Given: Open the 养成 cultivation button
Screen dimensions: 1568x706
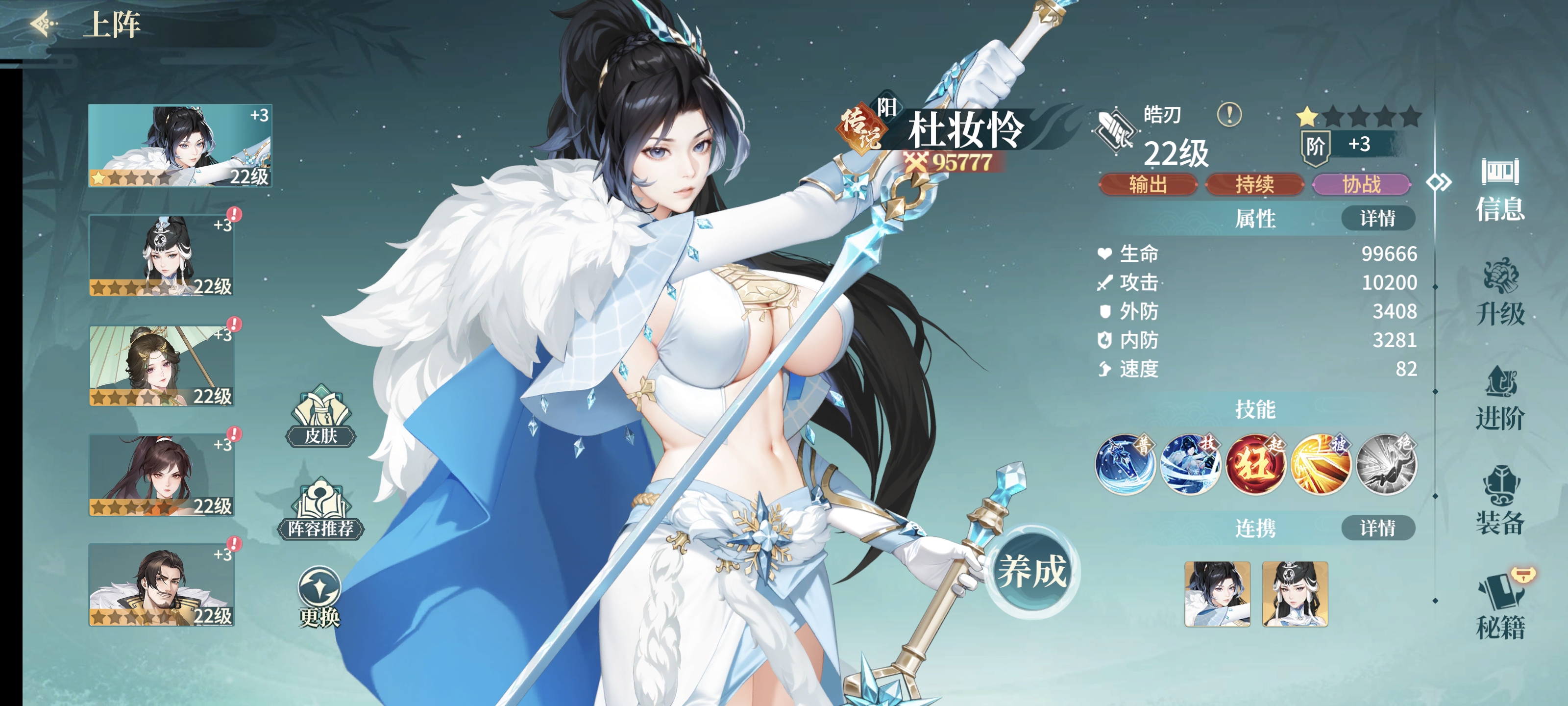Looking at the screenshot, I should [x=1032, y=571].
